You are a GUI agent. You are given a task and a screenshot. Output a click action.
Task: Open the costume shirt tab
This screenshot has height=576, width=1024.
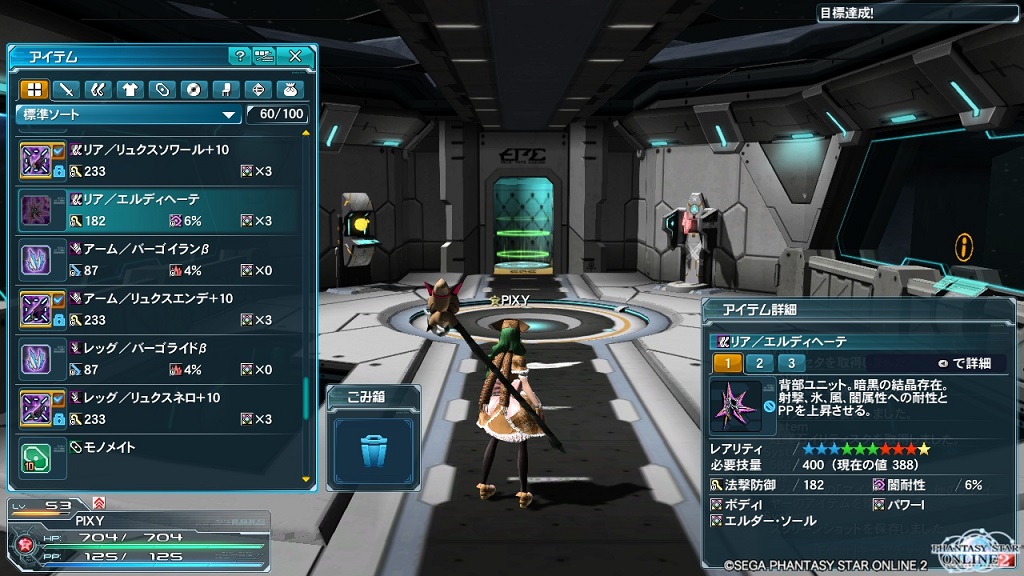tap(130, 90)
